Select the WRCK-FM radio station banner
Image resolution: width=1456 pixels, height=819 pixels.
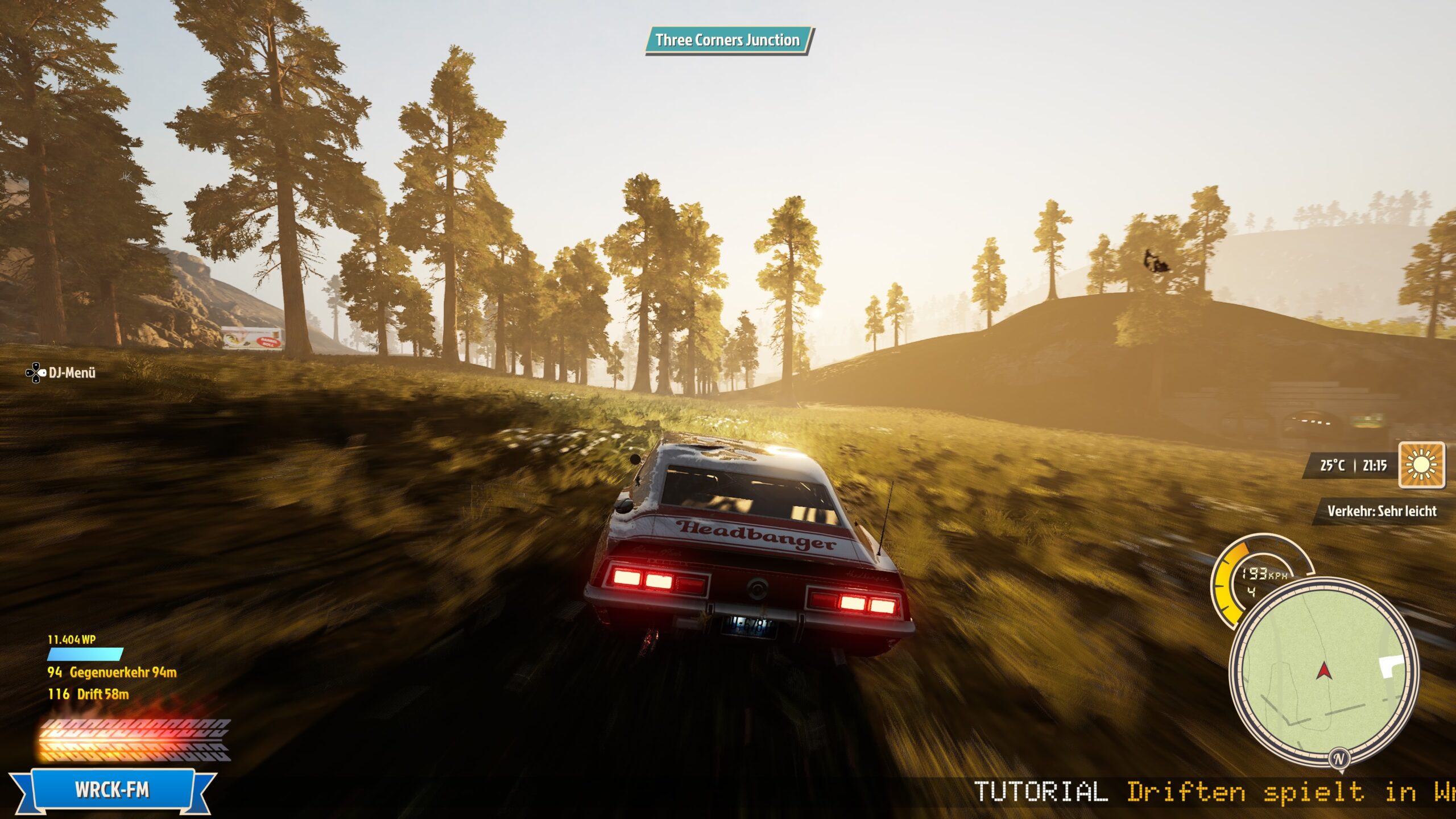click(112, 790)
